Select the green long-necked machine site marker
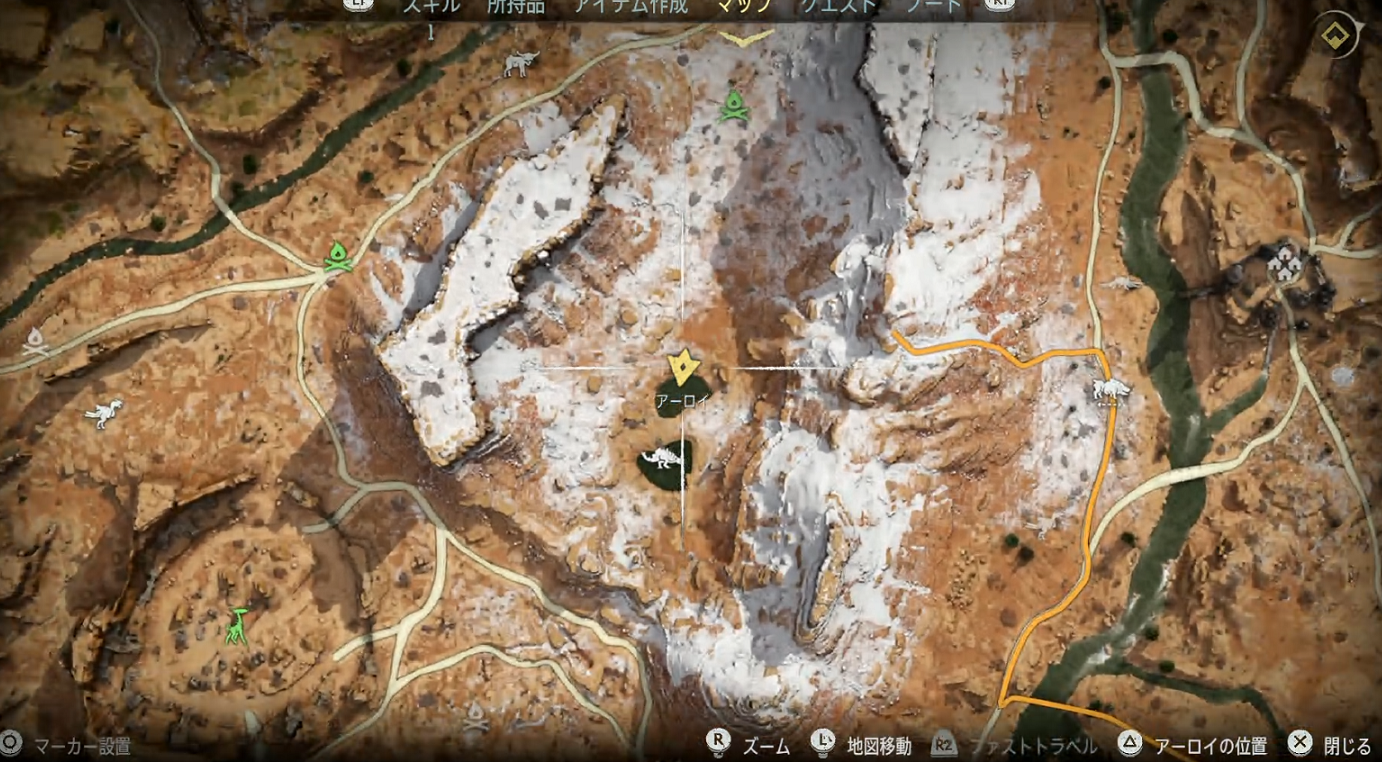The width and height of the screenshot is (1382, 762). point(238,626)
